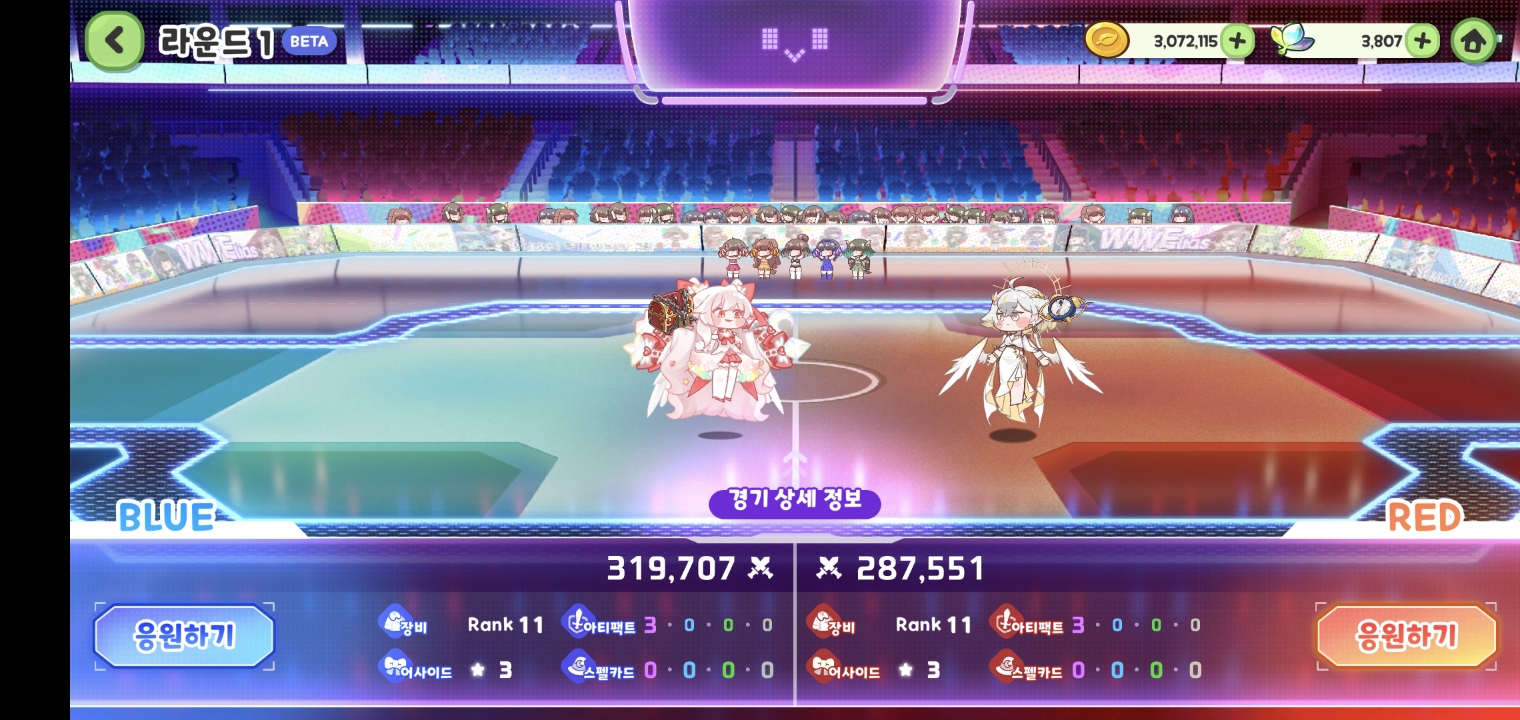Viewport: 1520px width, 720px height.
Task: Return to the home screen
Action: point(1472,41)
